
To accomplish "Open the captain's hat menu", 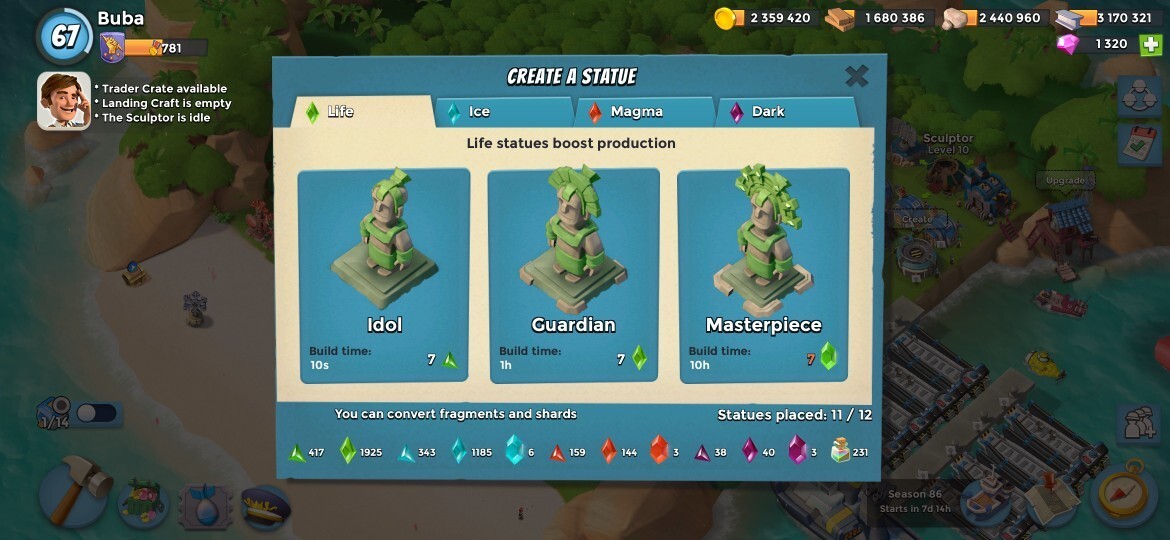I will pos(265,505).
